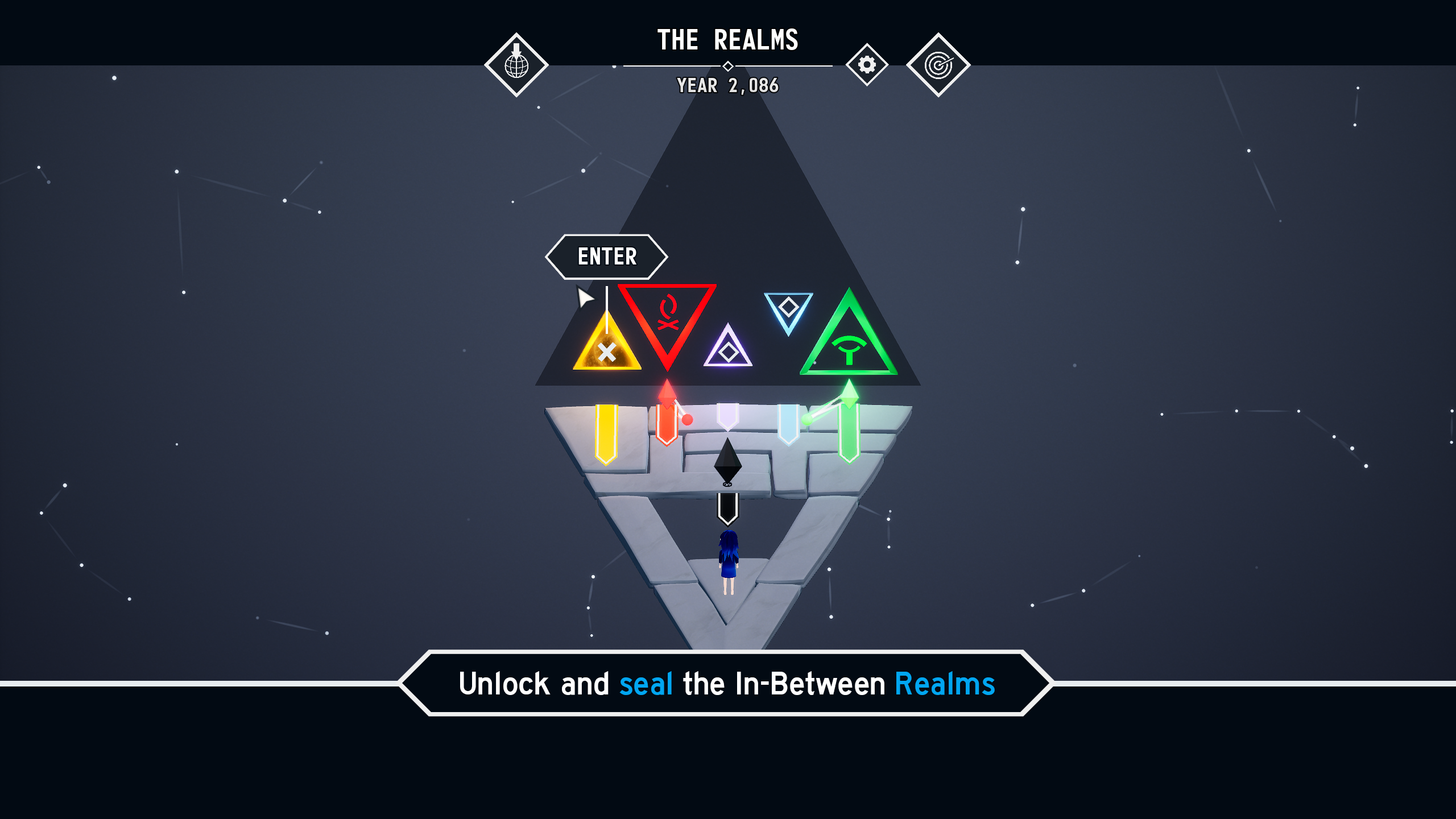
Task: Click the diamond divider under THE REALMS title
Action: tap(729, 66)
